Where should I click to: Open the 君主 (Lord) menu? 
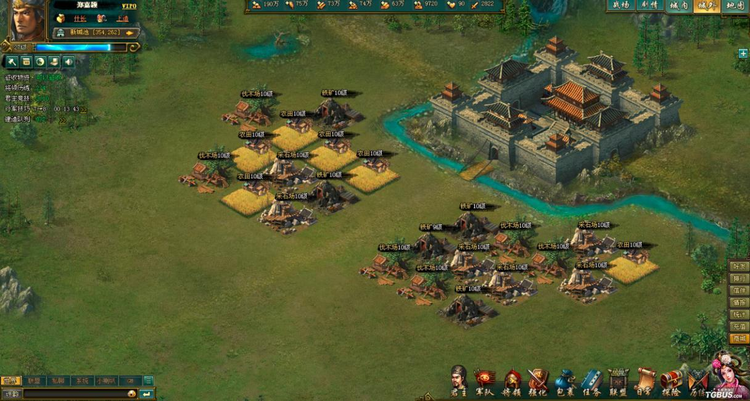tap(458, 379)
